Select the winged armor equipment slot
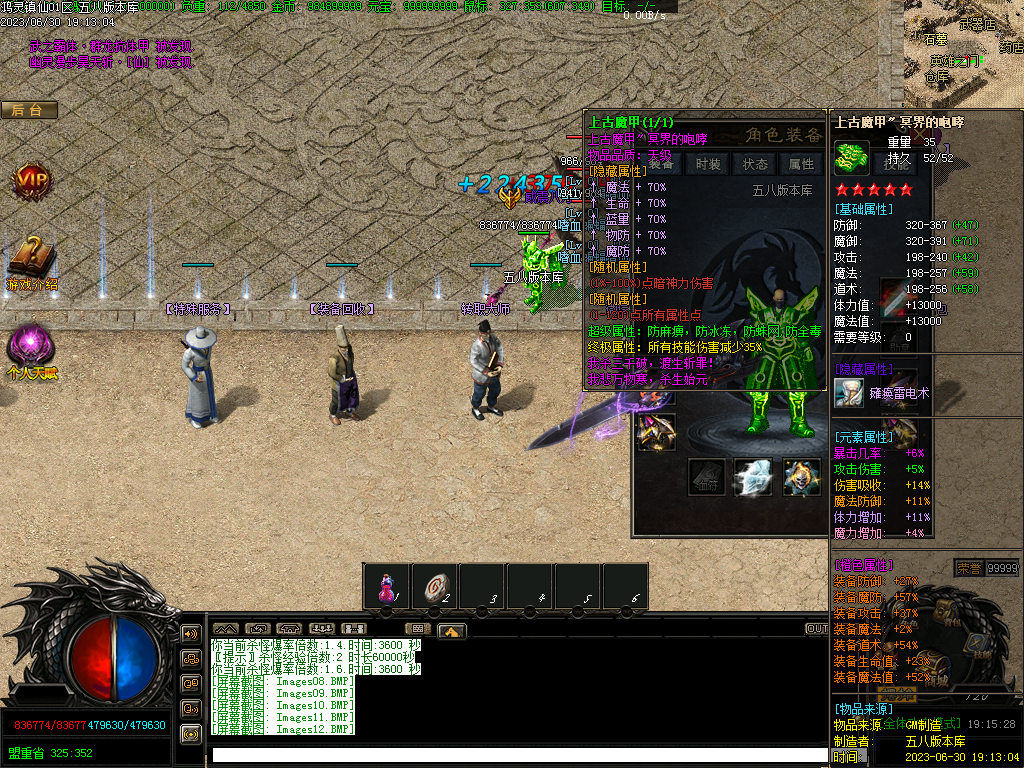The image size is (1024, 768). pos(656,432)
